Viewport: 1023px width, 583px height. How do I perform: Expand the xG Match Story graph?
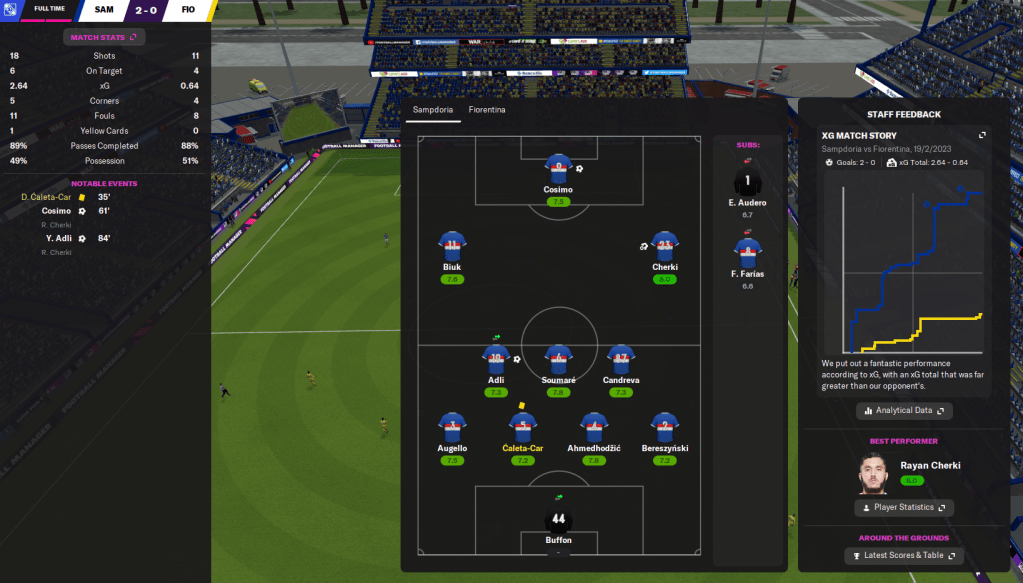tap(982, 136)
